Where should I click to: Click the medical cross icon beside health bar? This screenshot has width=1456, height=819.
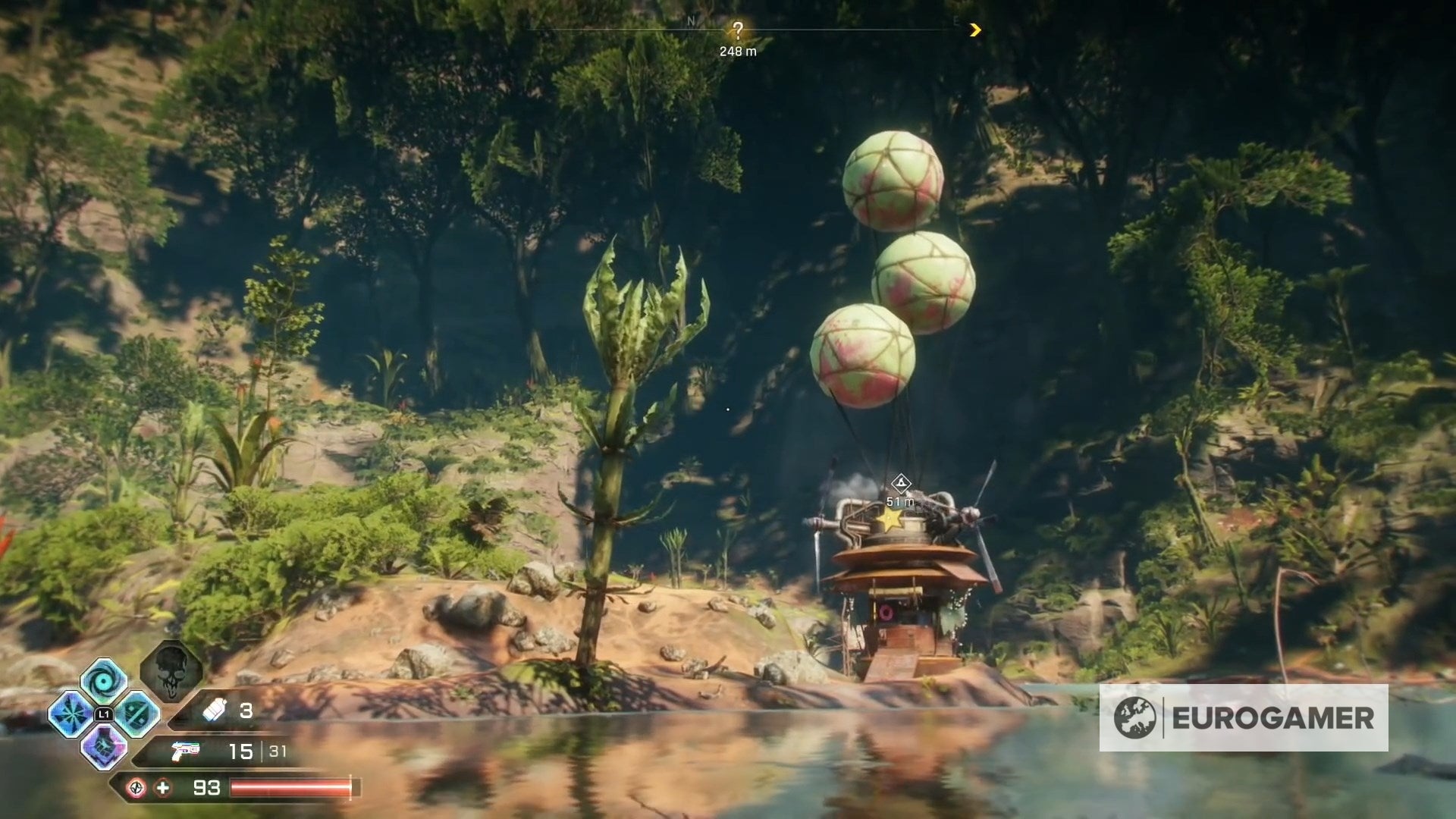pyautogui.click(x=163, y=789)
